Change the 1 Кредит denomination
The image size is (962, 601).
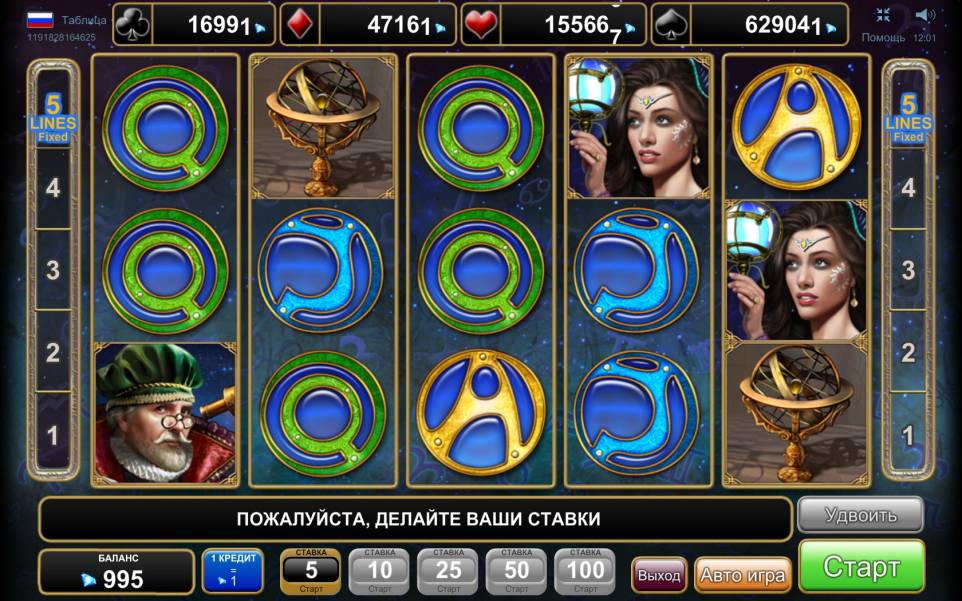pyautogui.click(x=232, y=570)
